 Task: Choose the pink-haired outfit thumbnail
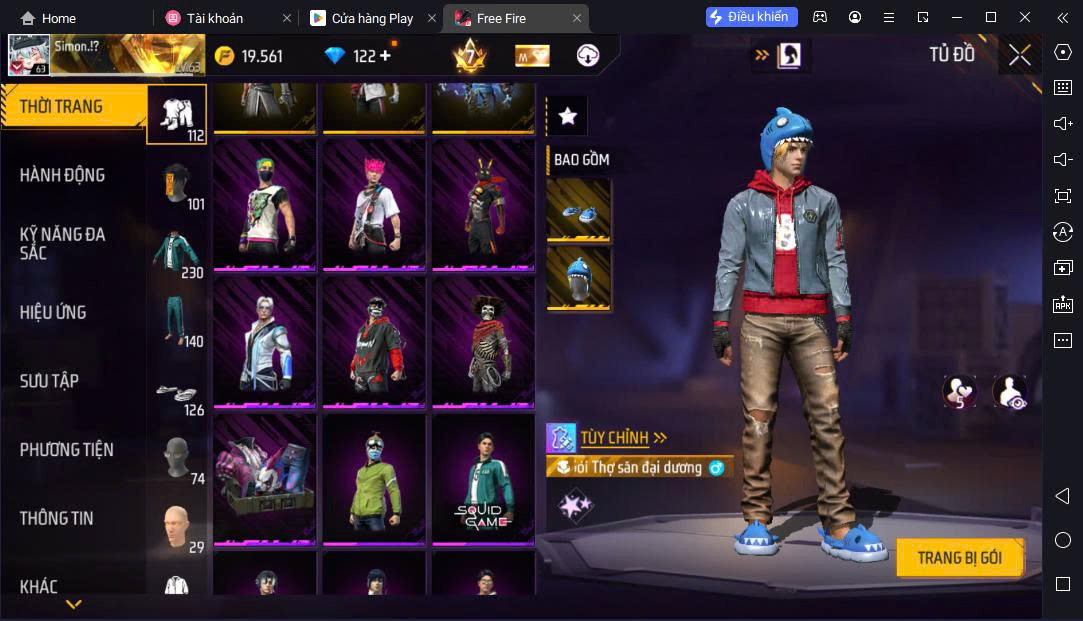pyautogui.click(x=374, y=204)
